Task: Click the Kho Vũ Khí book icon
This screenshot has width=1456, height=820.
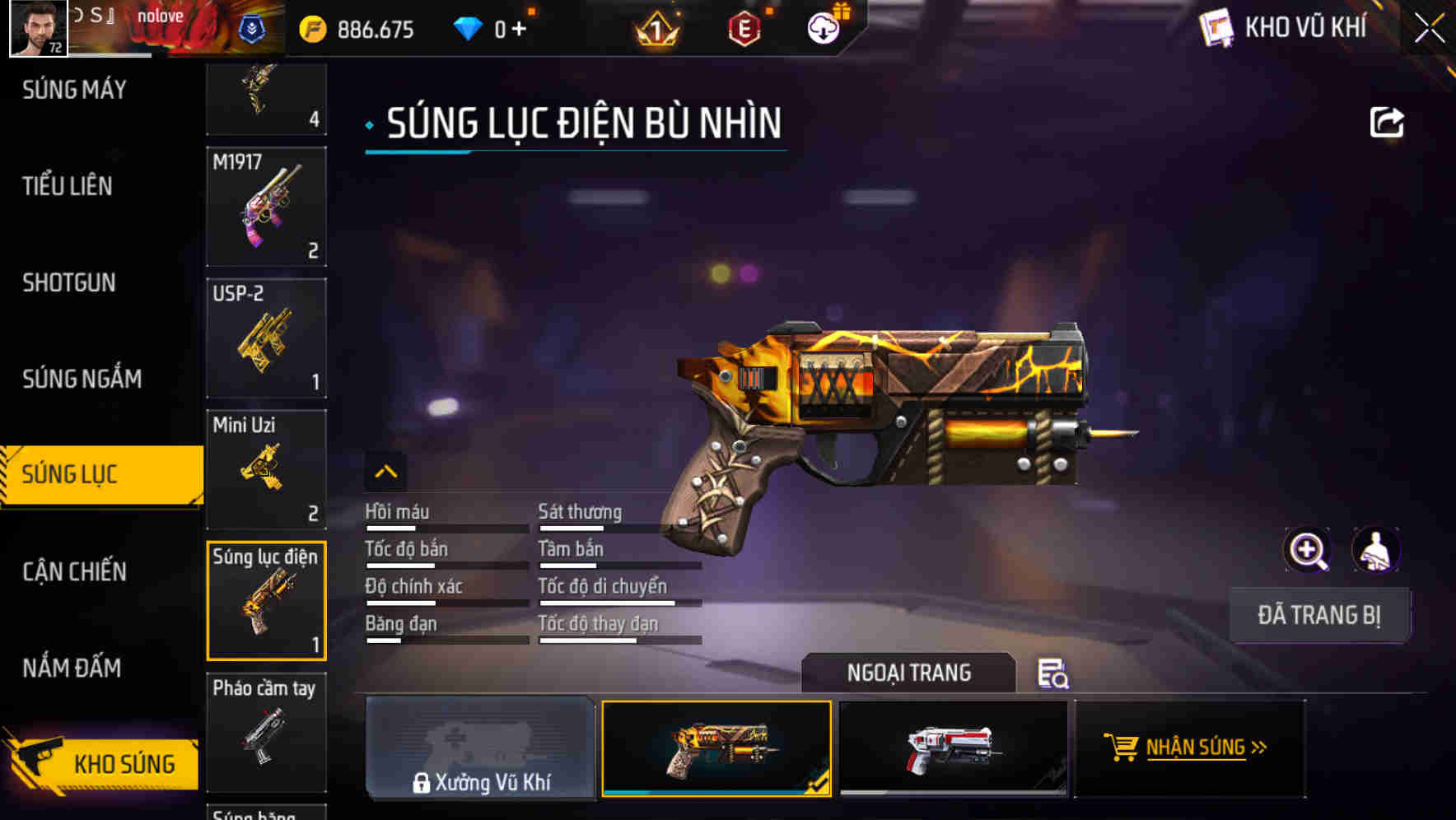Action: (x=1218, y=26)
